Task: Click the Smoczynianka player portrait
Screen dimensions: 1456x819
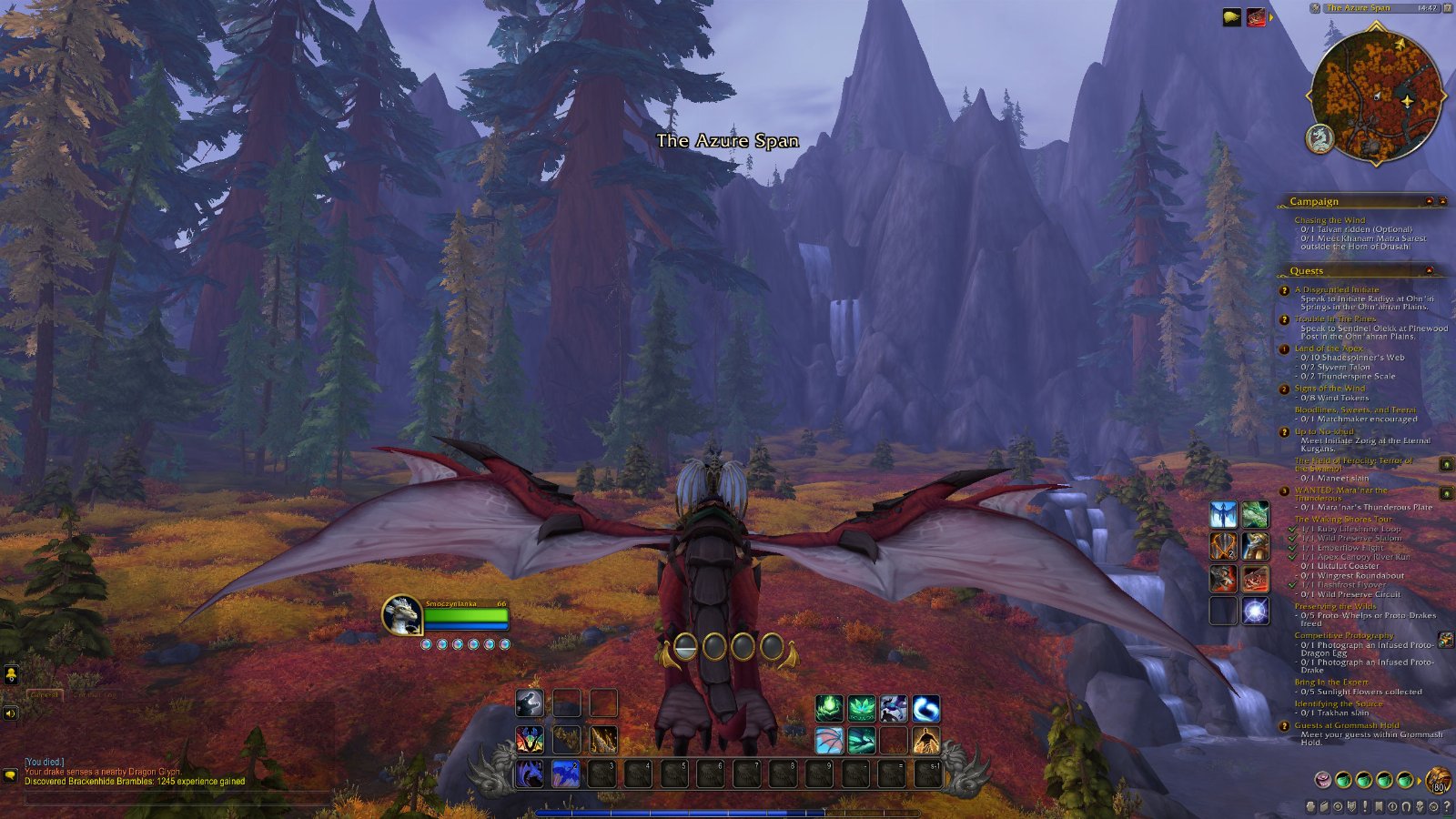Action: [x=401, y=616]
